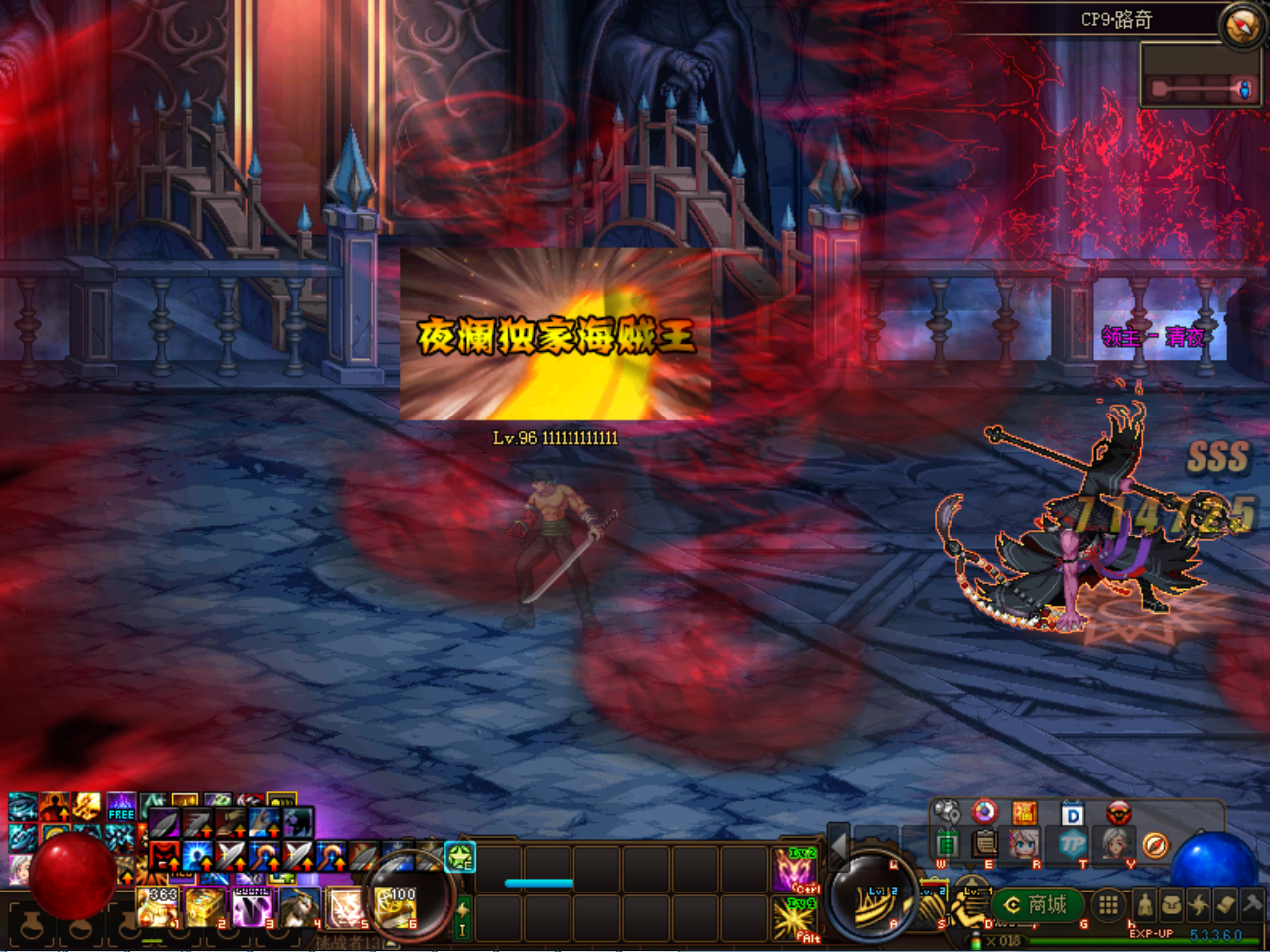Click the hammer icon in the bottom menu

1252,903
